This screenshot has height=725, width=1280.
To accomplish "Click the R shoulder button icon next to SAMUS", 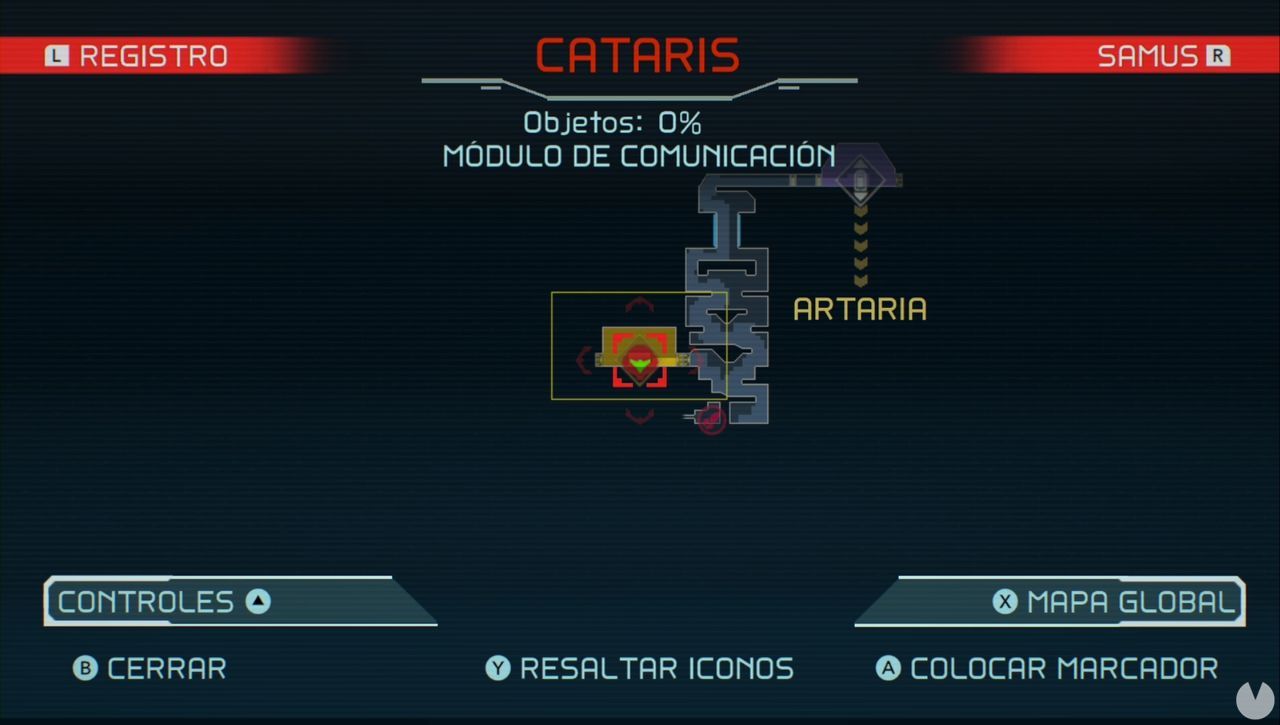I will (x=1220, y=55).
